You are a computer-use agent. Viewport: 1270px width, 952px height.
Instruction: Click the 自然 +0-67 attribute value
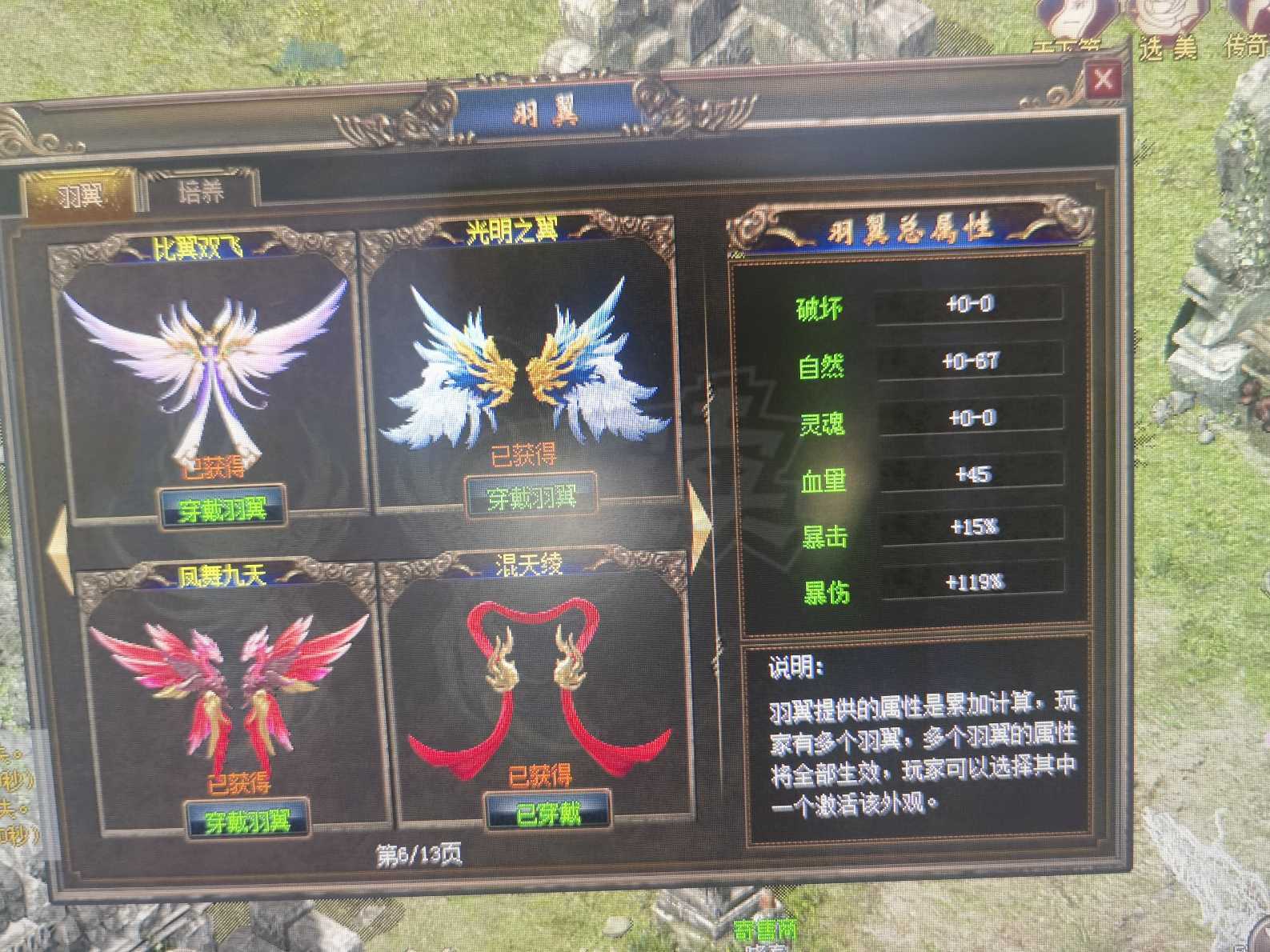(x=970, y=361)
